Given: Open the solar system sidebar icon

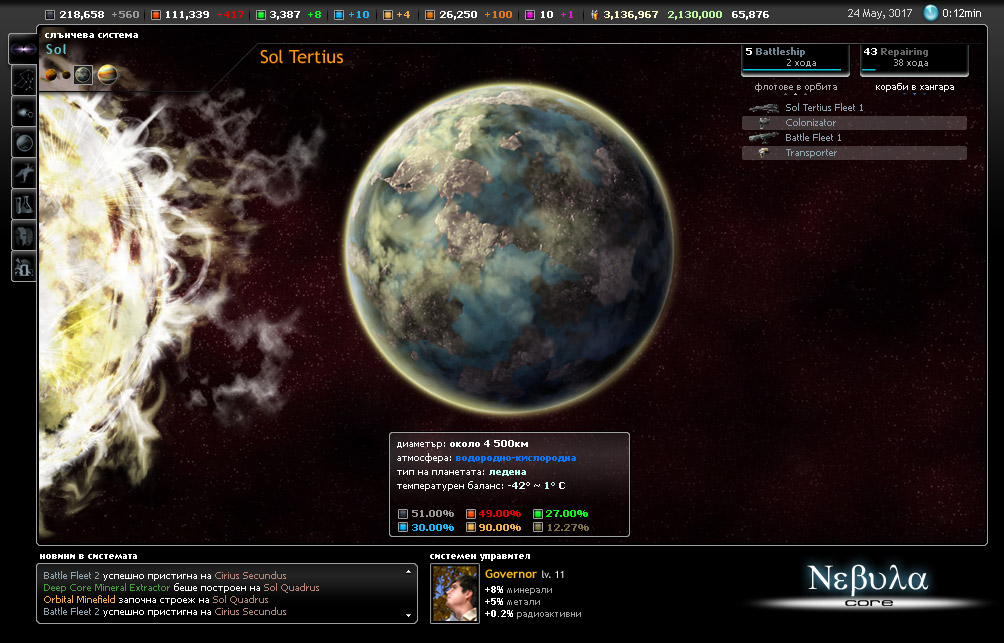Looking at the screenshot, I should click(x=23, y=112).
